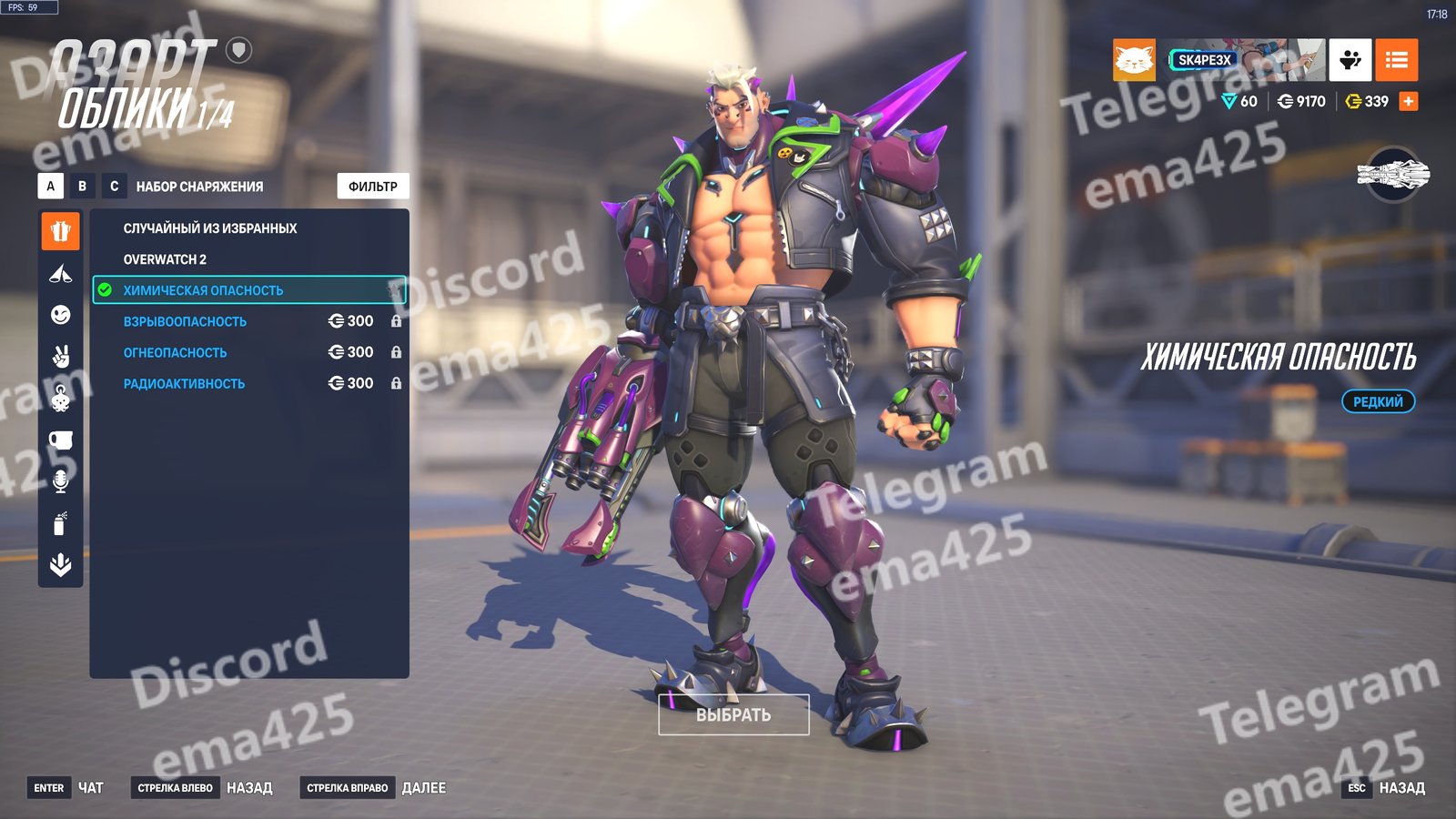Select the Взрывоопасность skin

click(185, 321)
